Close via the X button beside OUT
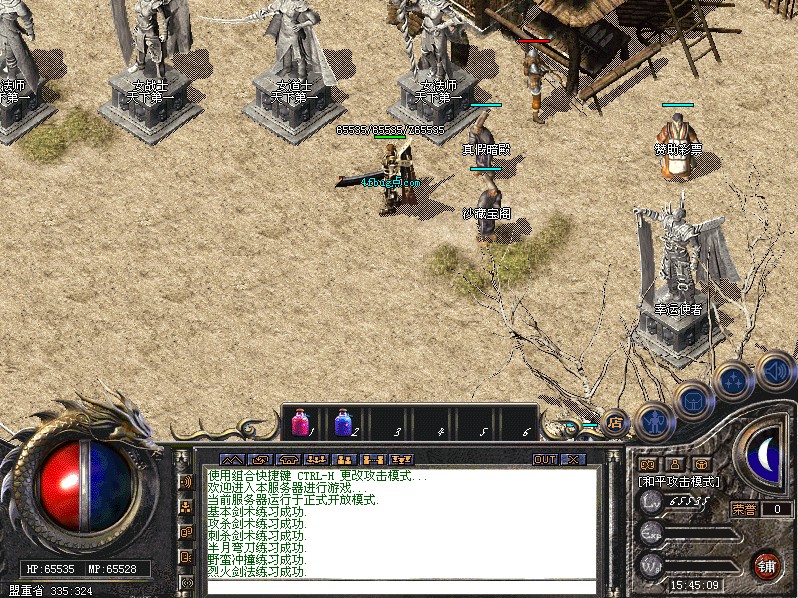The width and height of the screenshot is (798, 598). click(572, 460)
